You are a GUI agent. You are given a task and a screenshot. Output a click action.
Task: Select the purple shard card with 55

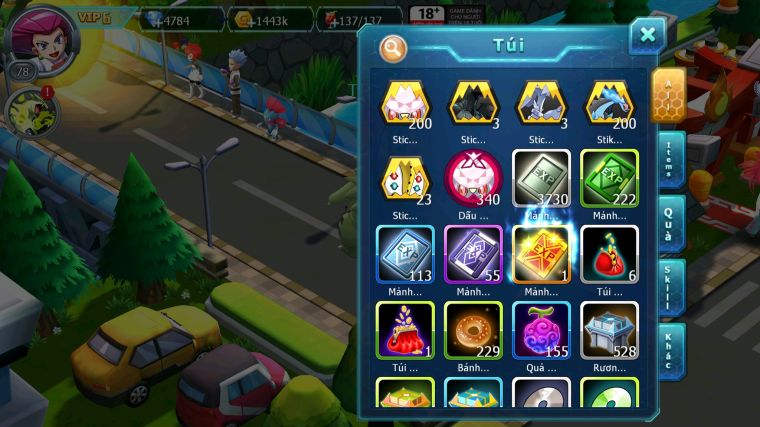473,254
